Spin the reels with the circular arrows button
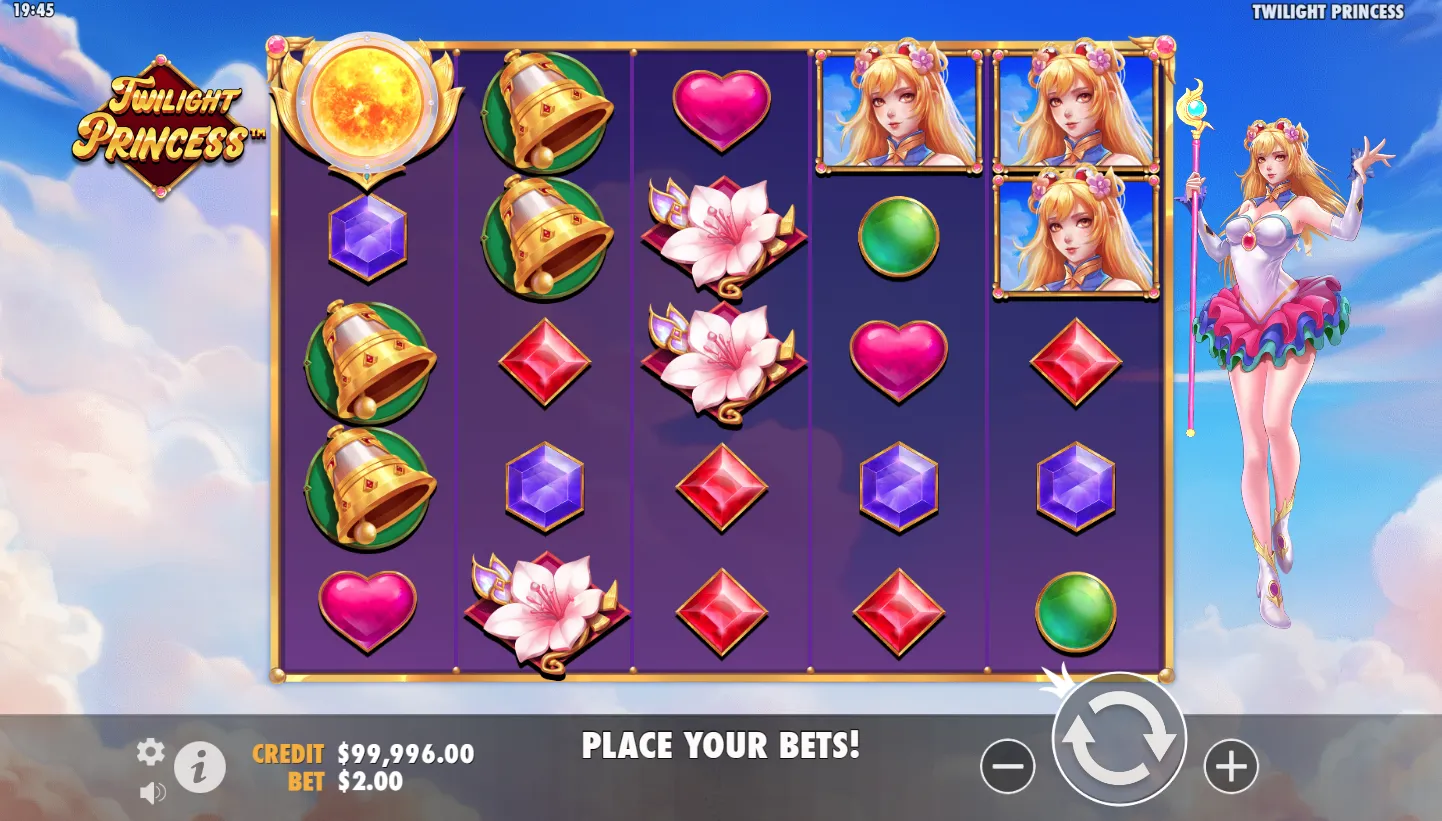Screen dimensions: 1442x821 pyautogui.click(x=1119, y=739)
